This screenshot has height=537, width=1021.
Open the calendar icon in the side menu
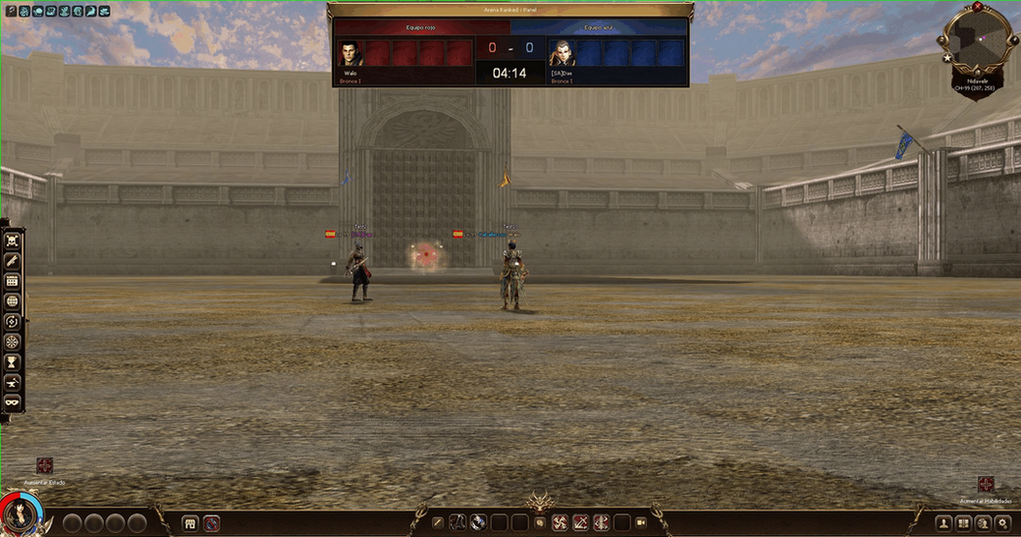pyautogui.click(x=13, y=280)
